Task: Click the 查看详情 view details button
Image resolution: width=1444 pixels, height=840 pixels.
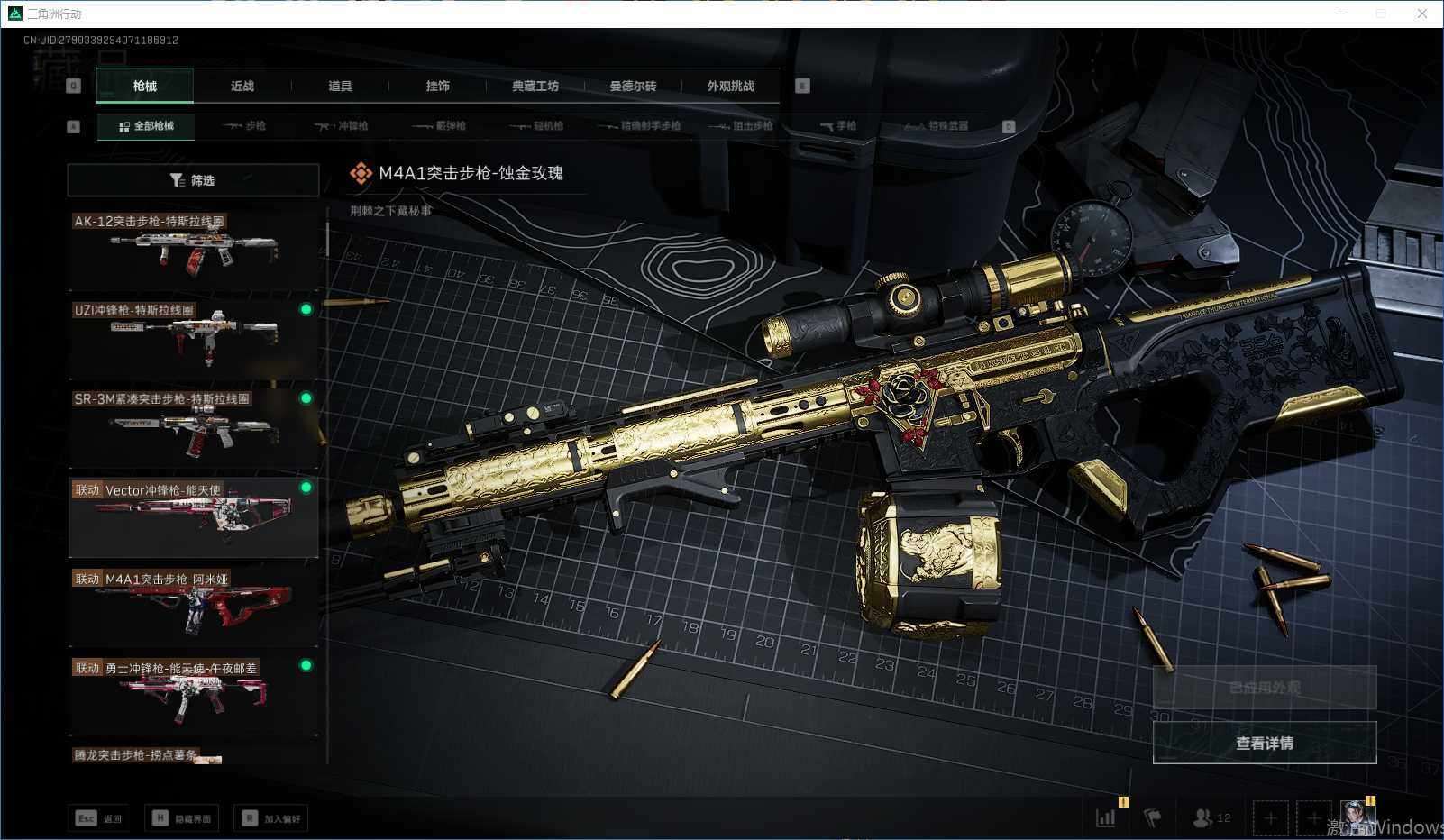Action: [x=1264, y=743]
